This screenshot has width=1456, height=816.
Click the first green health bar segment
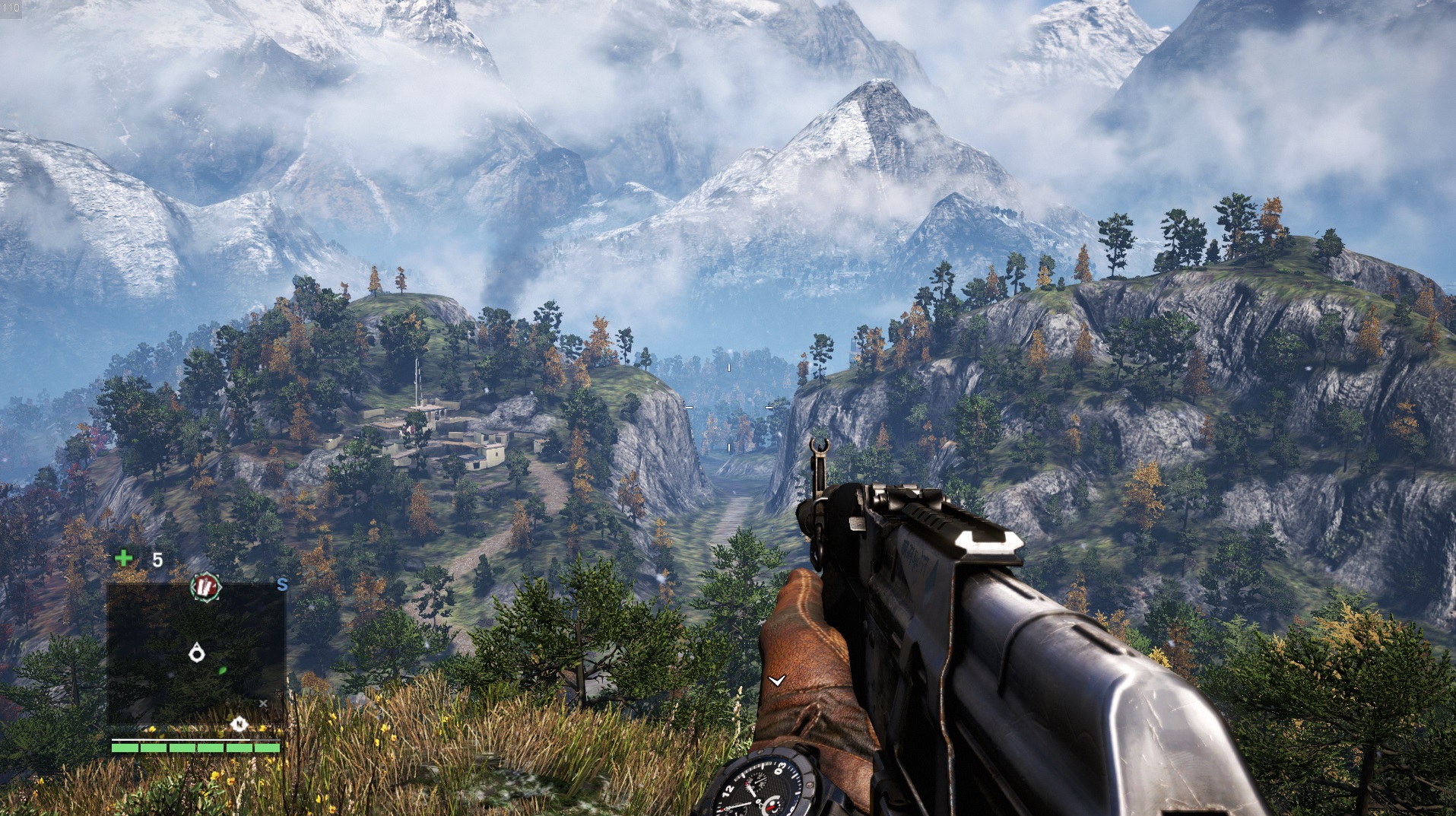[x=124, y=748]
